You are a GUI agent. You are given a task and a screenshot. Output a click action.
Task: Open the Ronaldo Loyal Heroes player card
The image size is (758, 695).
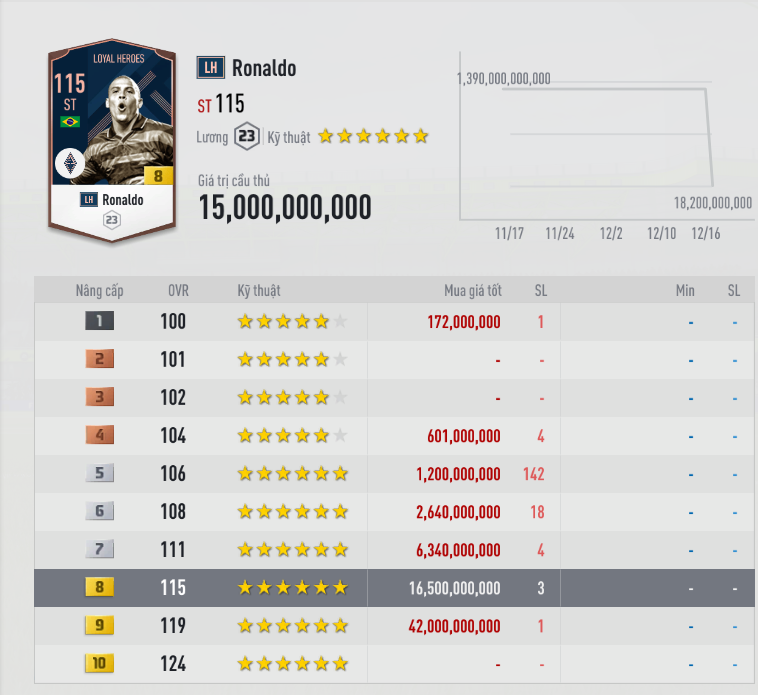pos(112,138)
